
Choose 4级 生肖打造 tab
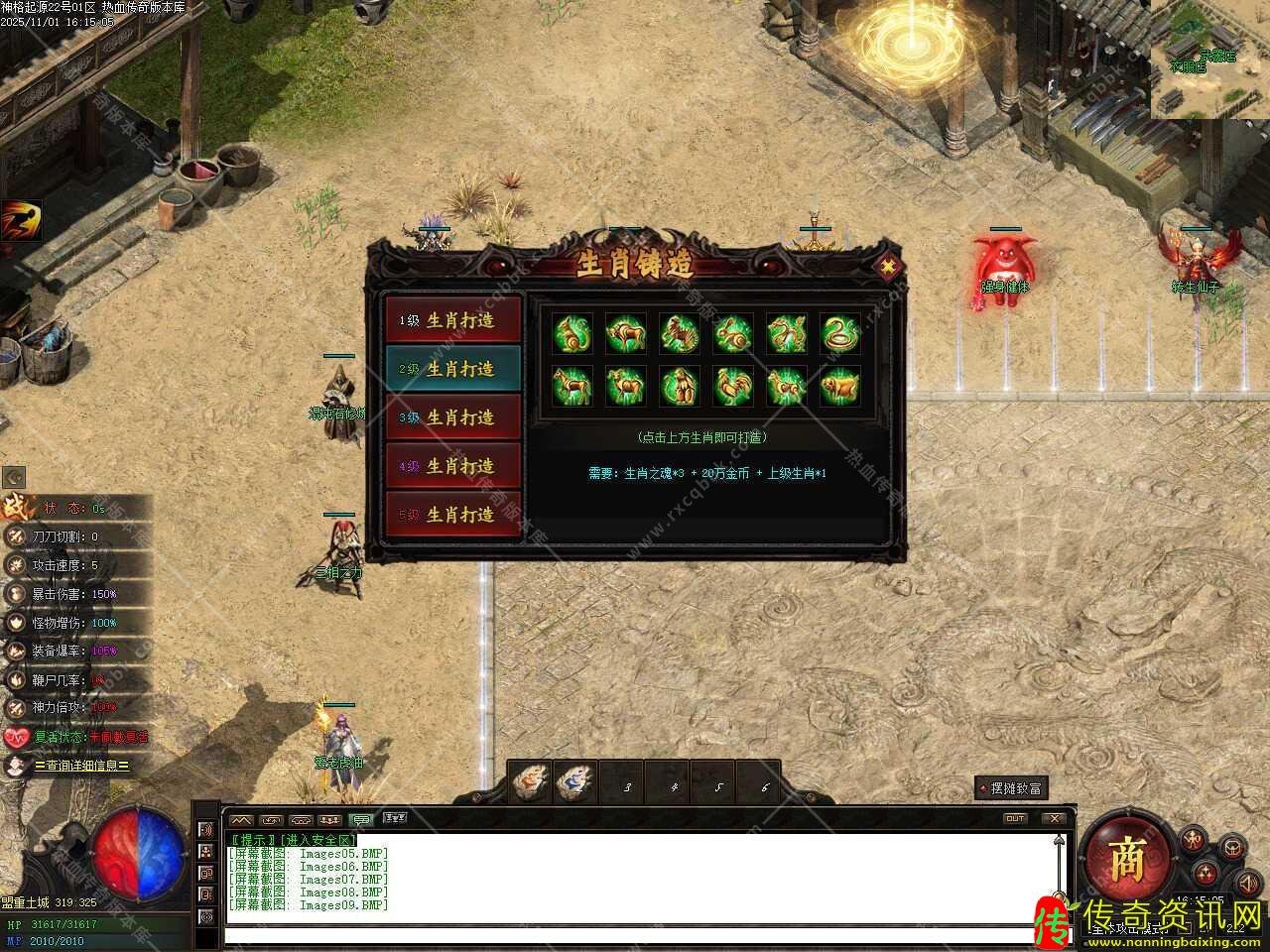click(453, 466)
